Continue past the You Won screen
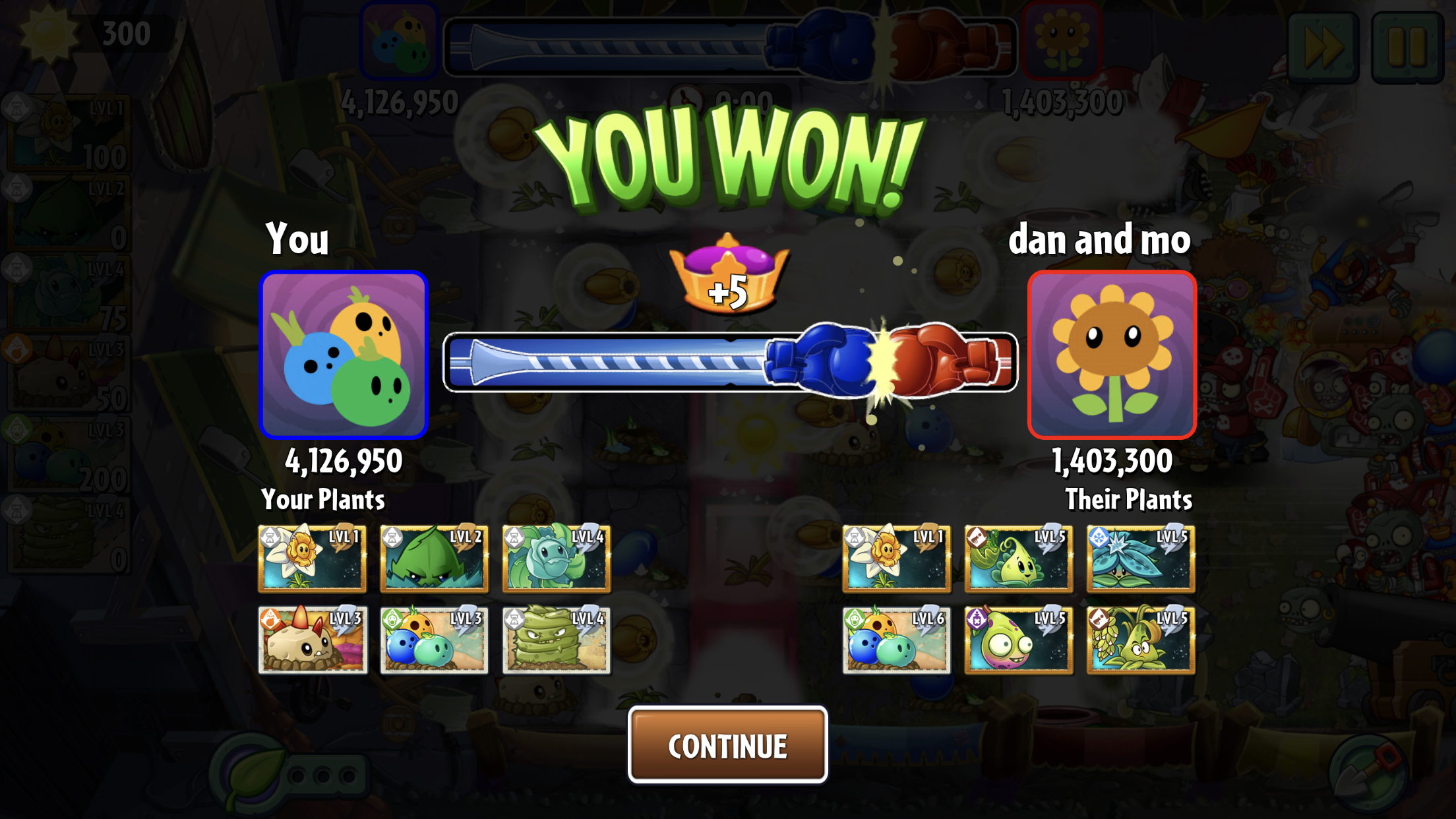Viewport: 1456px width, 819px height. point(727,745)
